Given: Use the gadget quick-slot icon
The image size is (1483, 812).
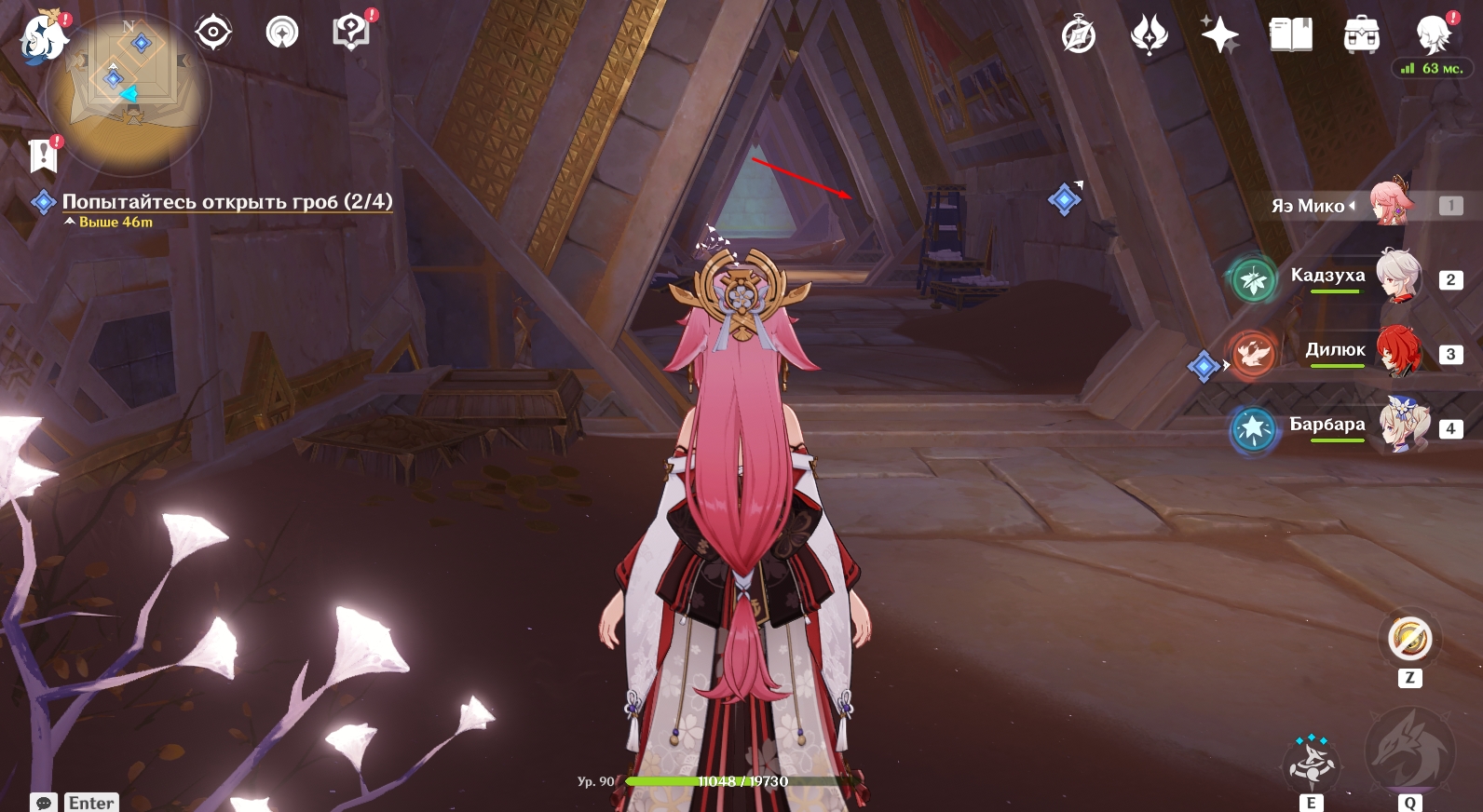Looking at the screenshot, I should (x=1408, y=640).
